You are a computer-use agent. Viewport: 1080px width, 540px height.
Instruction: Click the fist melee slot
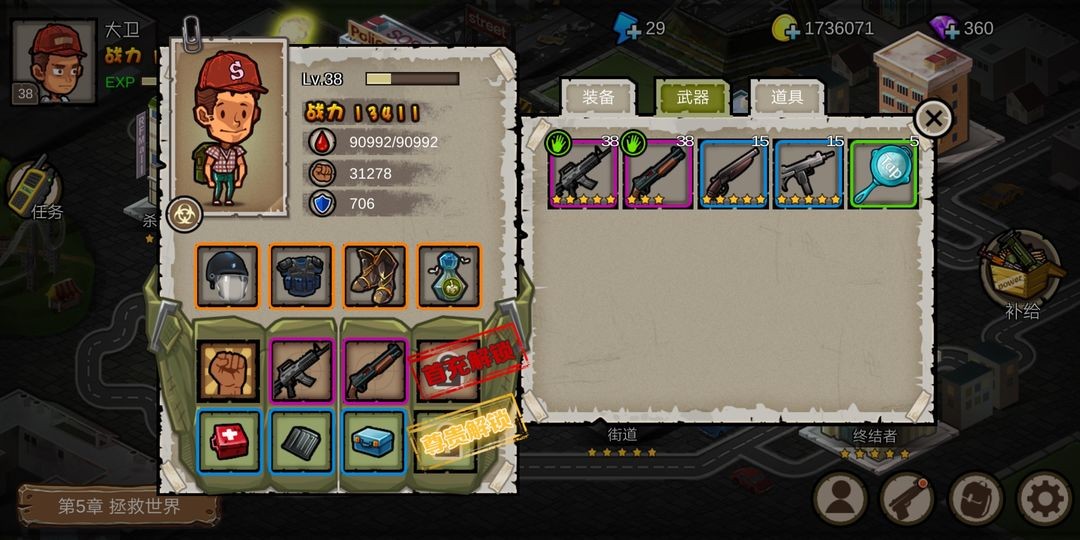228,370
